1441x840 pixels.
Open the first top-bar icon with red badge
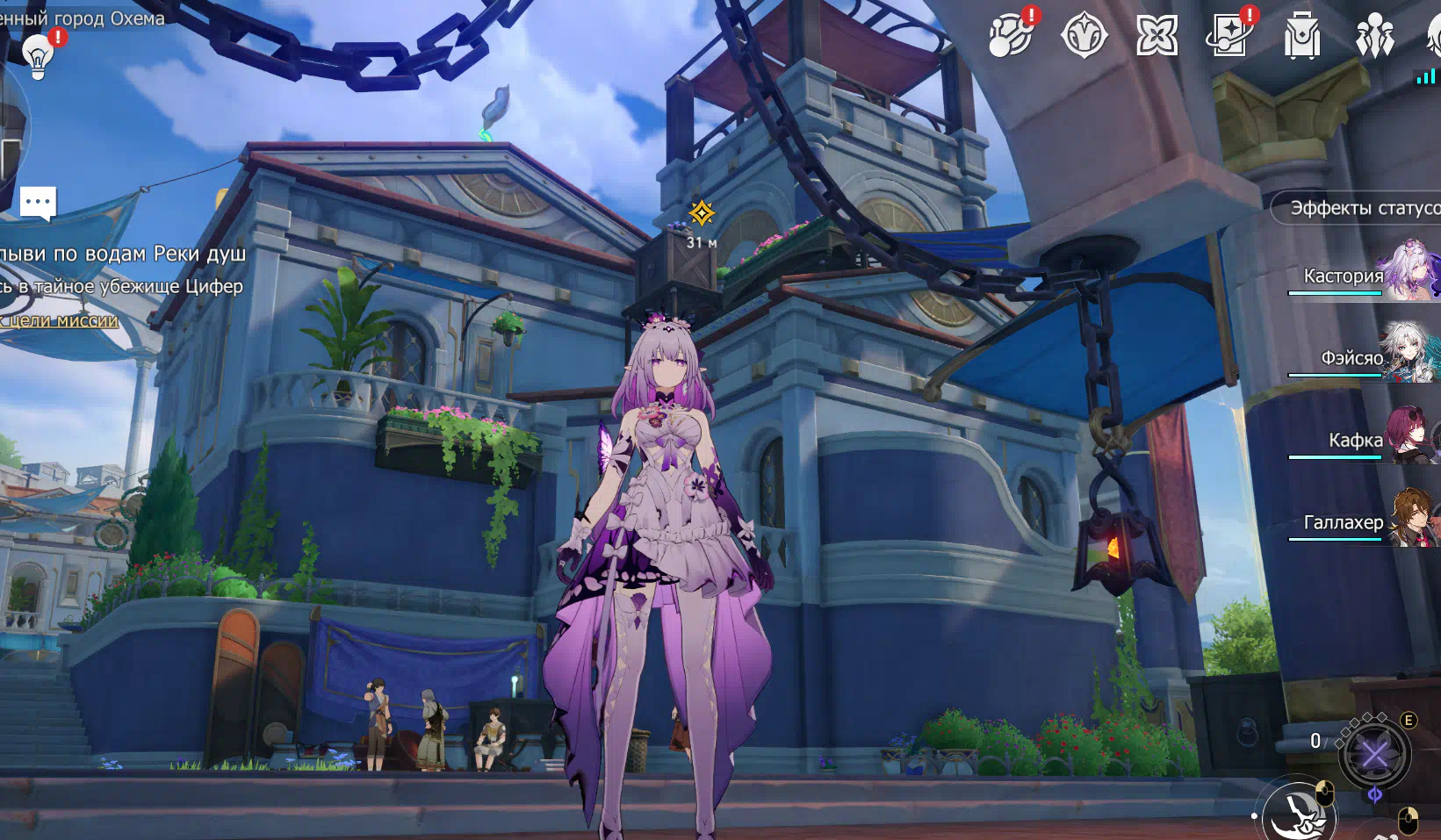(1011, 37)
